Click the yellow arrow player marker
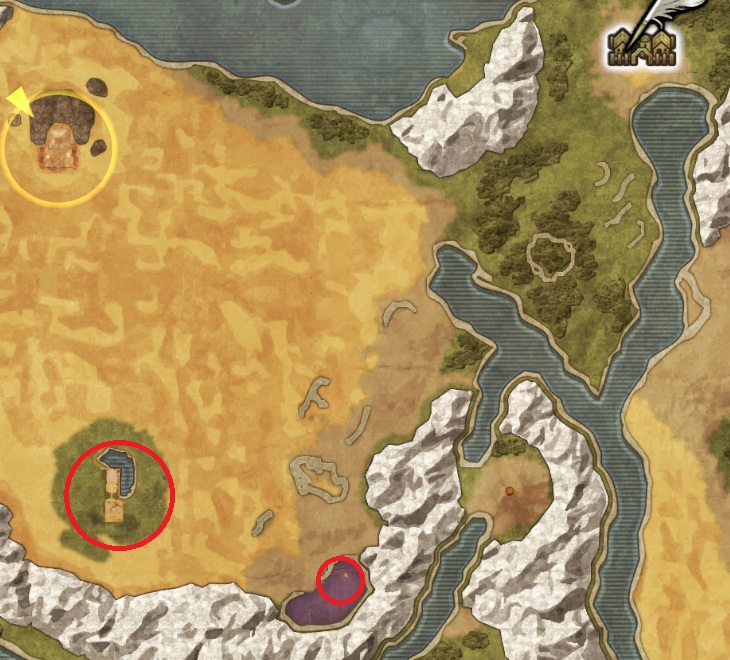This screenshot has width=730, height=660. coord(19,102)
